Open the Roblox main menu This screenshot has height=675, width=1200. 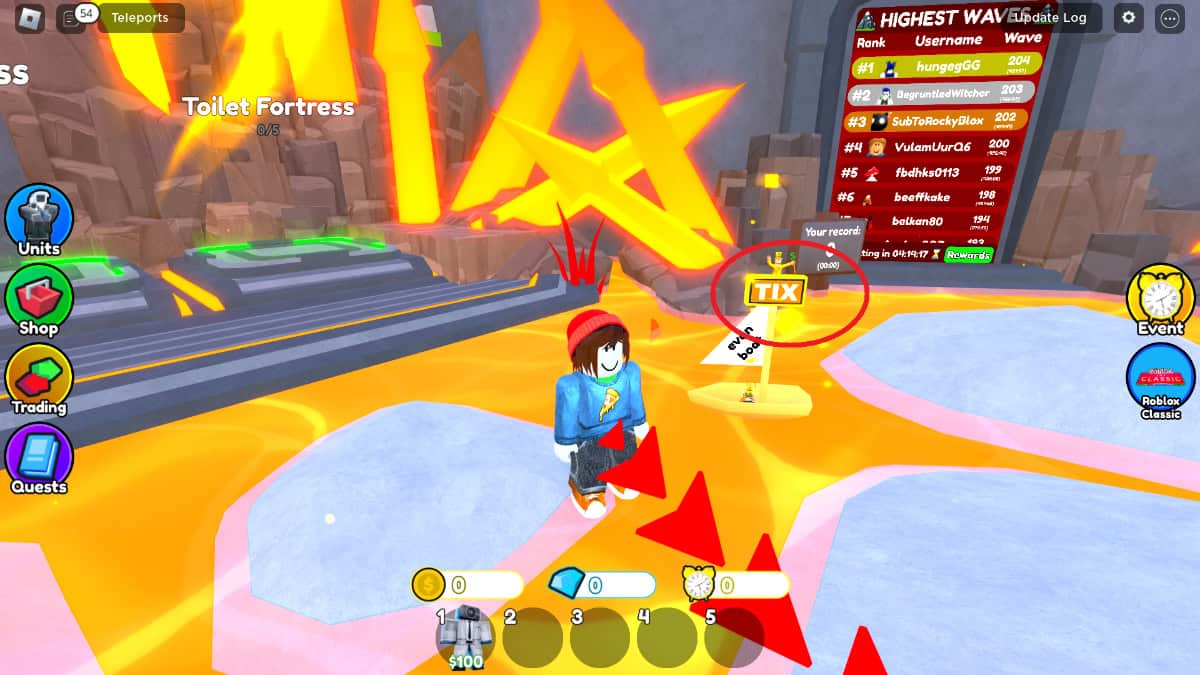pos(30,17)
